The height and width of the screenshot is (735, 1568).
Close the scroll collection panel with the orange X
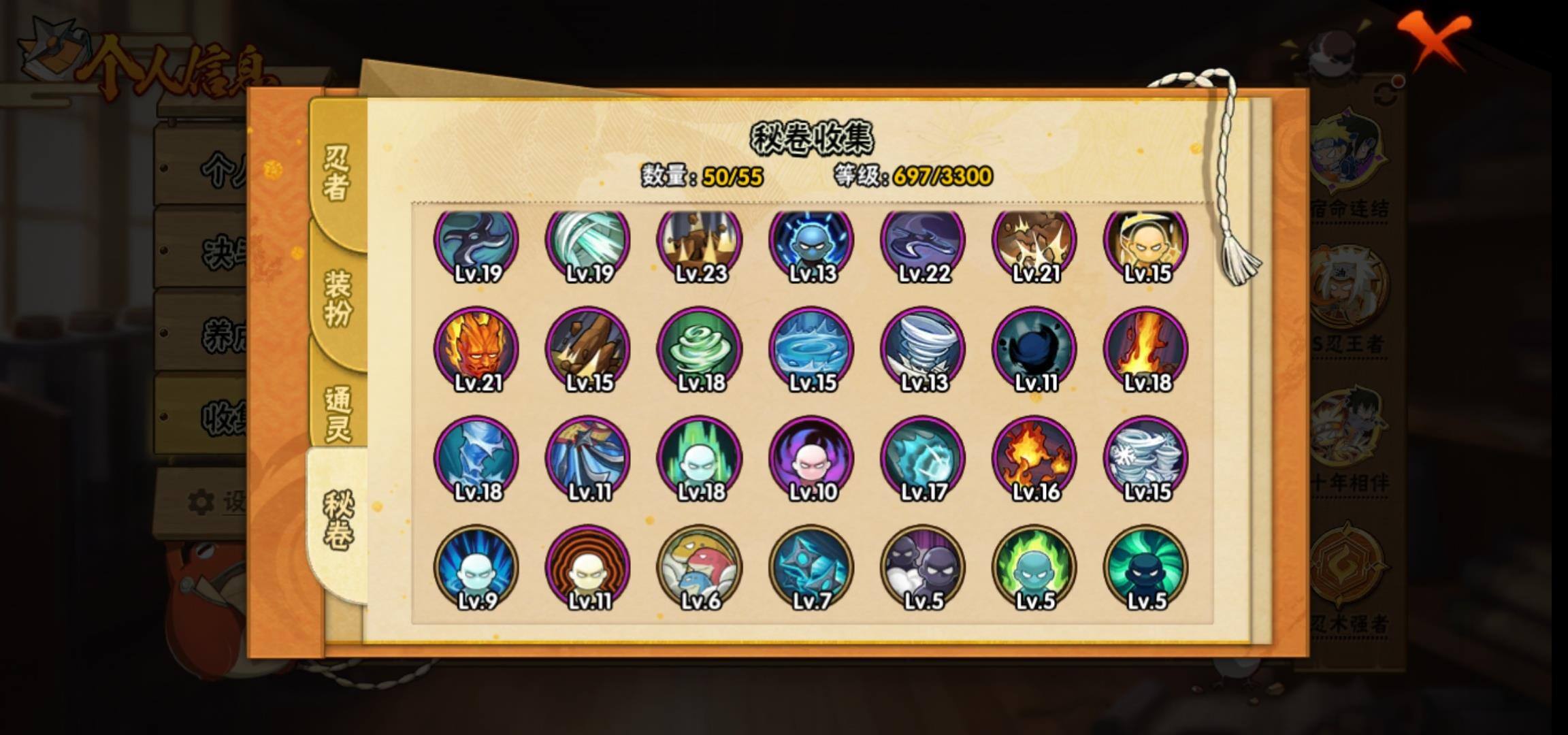click(1433, 39)
